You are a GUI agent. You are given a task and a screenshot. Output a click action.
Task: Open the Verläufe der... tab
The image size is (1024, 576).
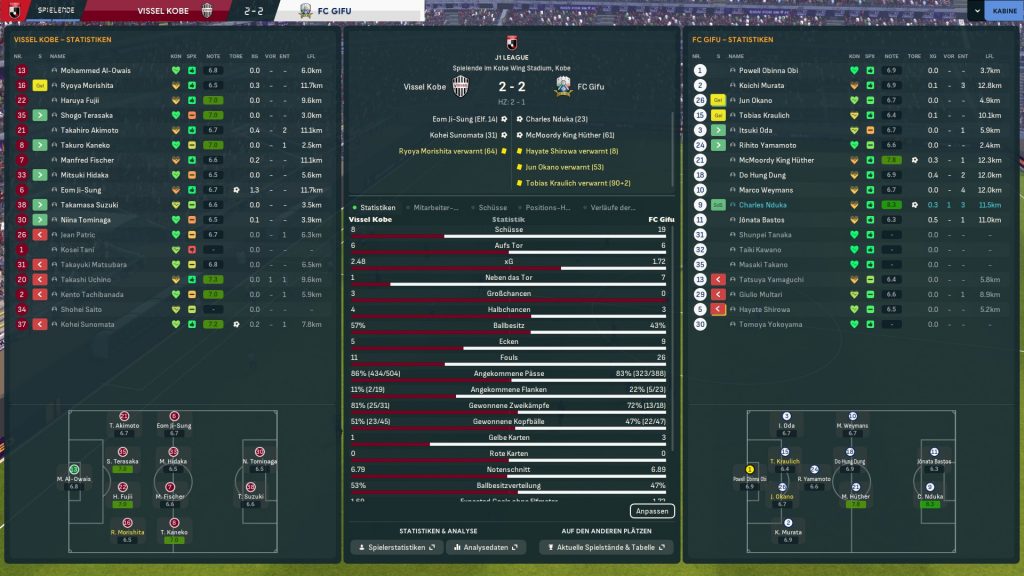click(x=613, y=207)
